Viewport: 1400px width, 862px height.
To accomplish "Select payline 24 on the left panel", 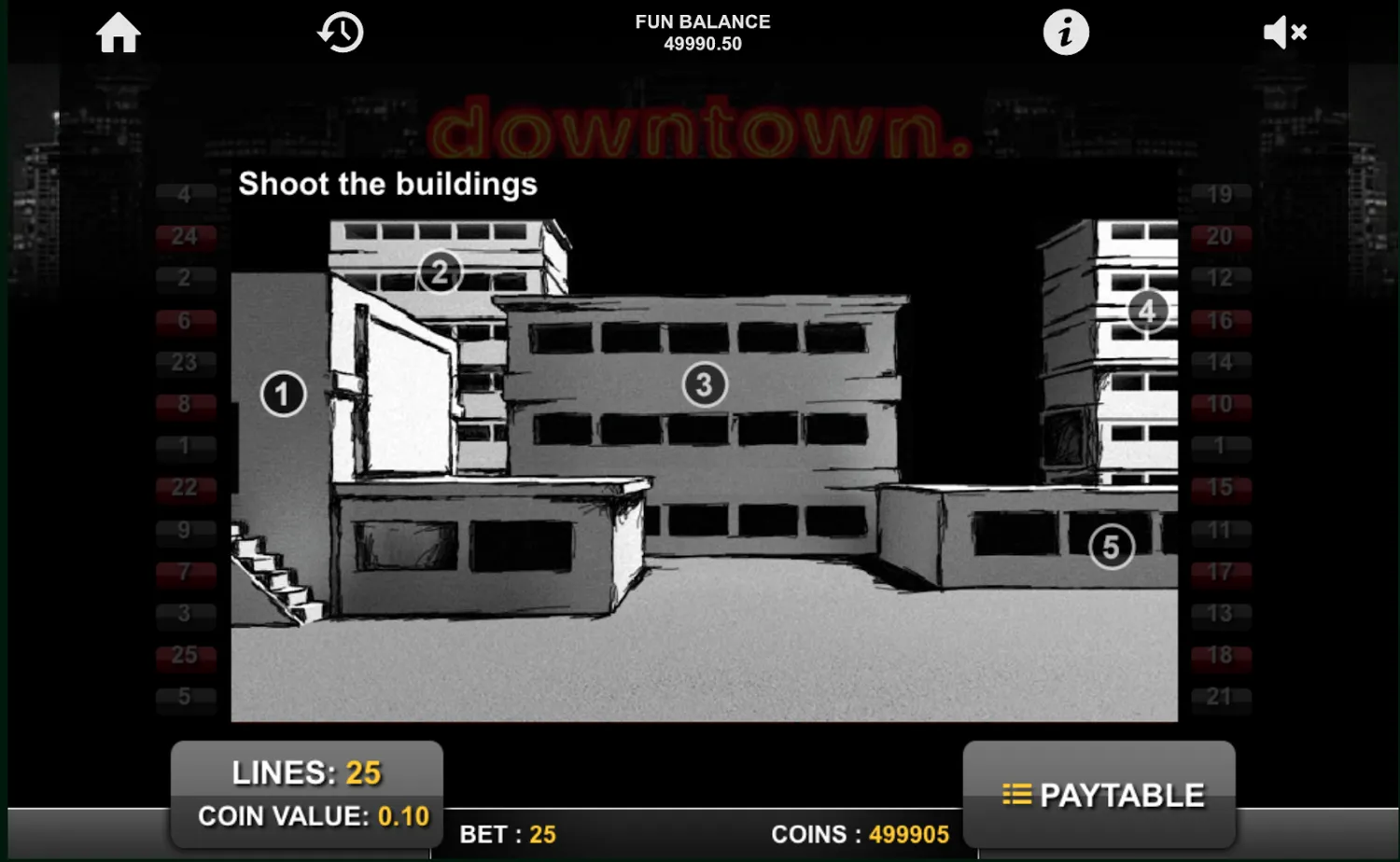I will pyautogui.click(x=186, y=236).
